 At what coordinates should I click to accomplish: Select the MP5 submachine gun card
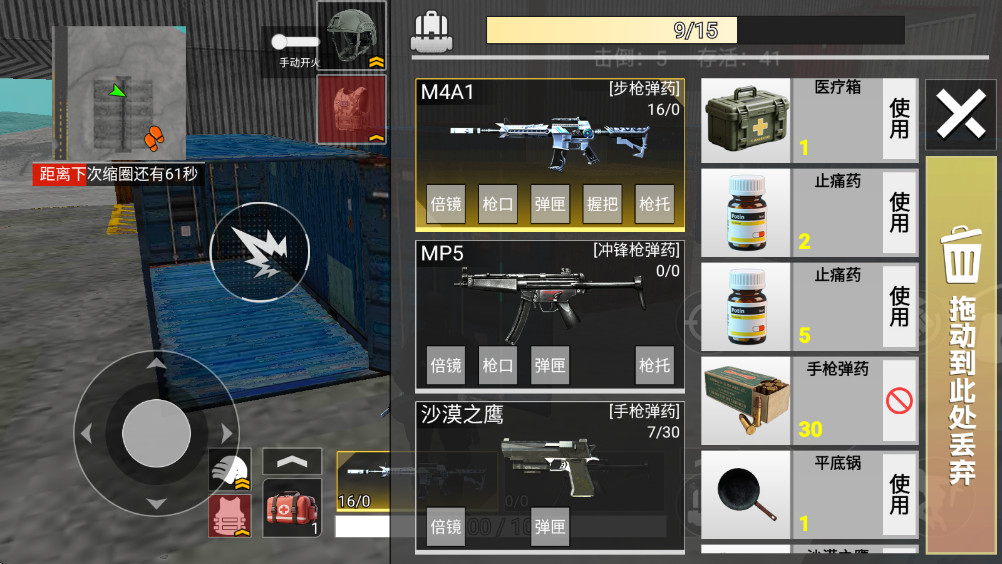point(549,291)
